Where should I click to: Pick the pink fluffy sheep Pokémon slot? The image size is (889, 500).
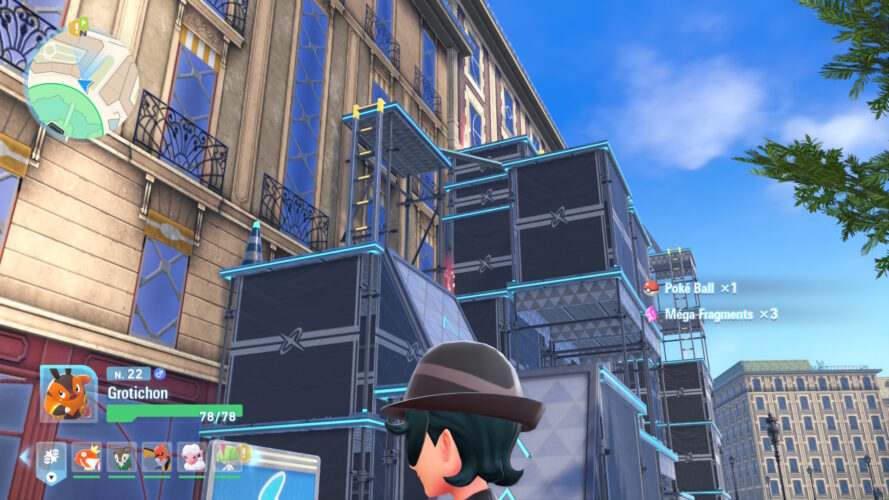coord(191,457)
